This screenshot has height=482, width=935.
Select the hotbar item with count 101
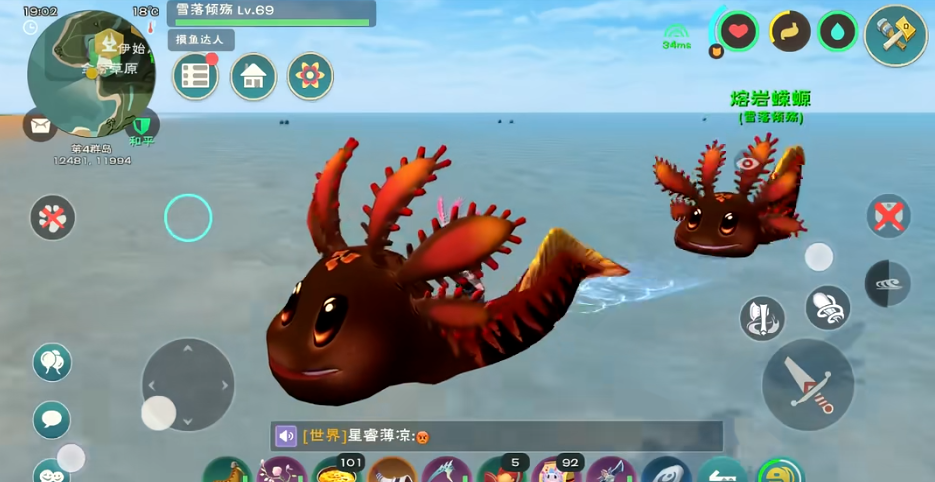(338, 471)
